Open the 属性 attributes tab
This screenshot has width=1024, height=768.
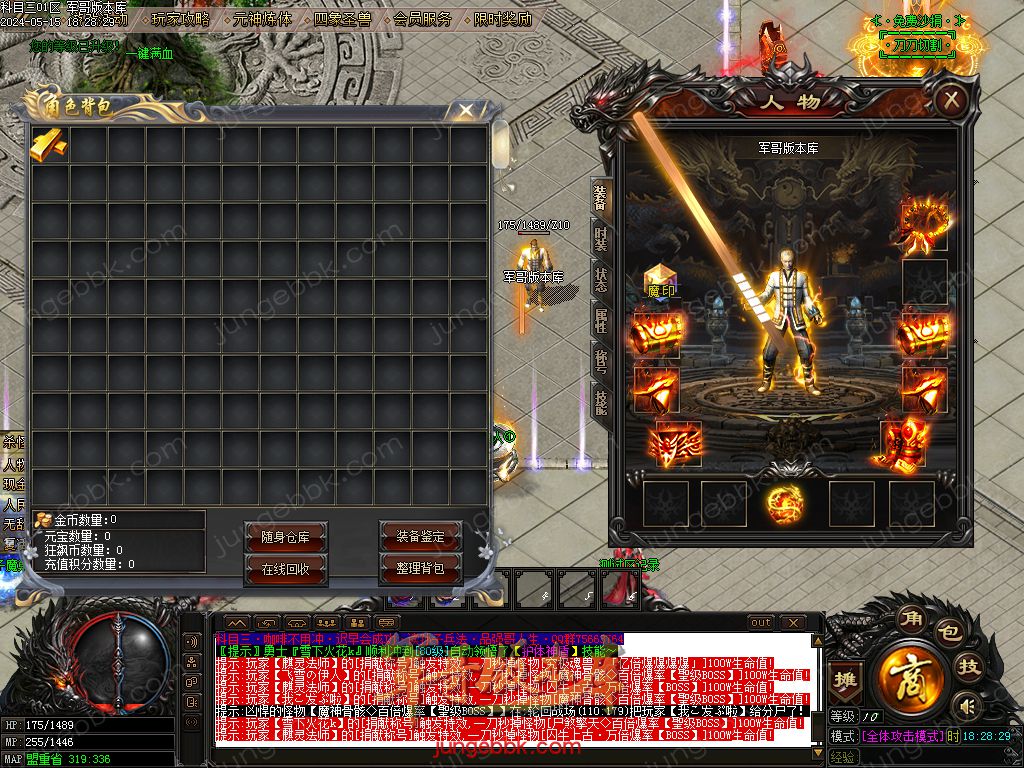tap(600, 320)
